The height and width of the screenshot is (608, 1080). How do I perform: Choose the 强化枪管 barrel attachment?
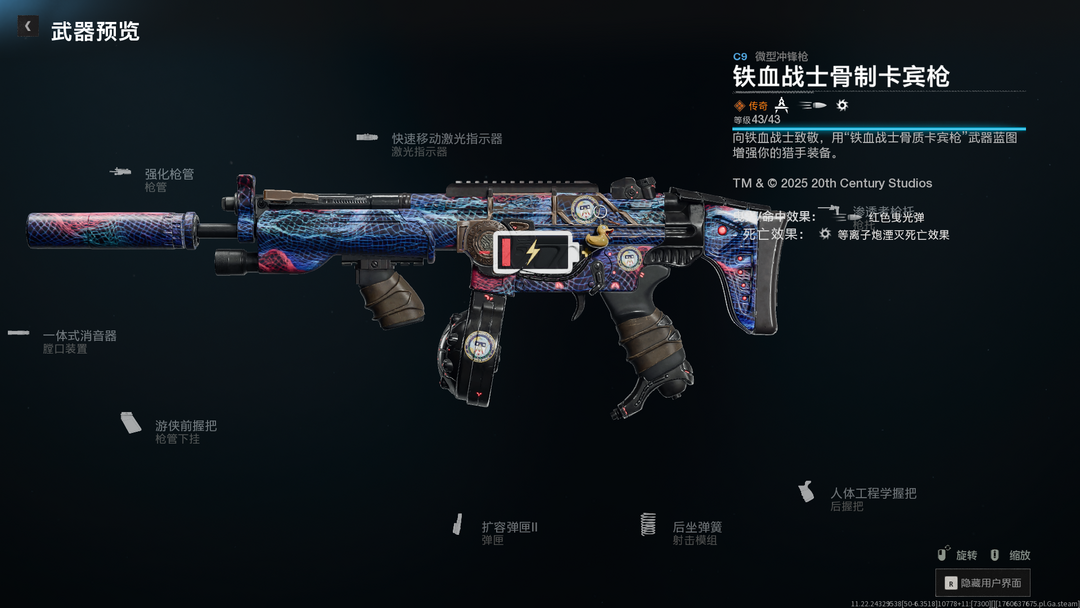pos(168,174)
